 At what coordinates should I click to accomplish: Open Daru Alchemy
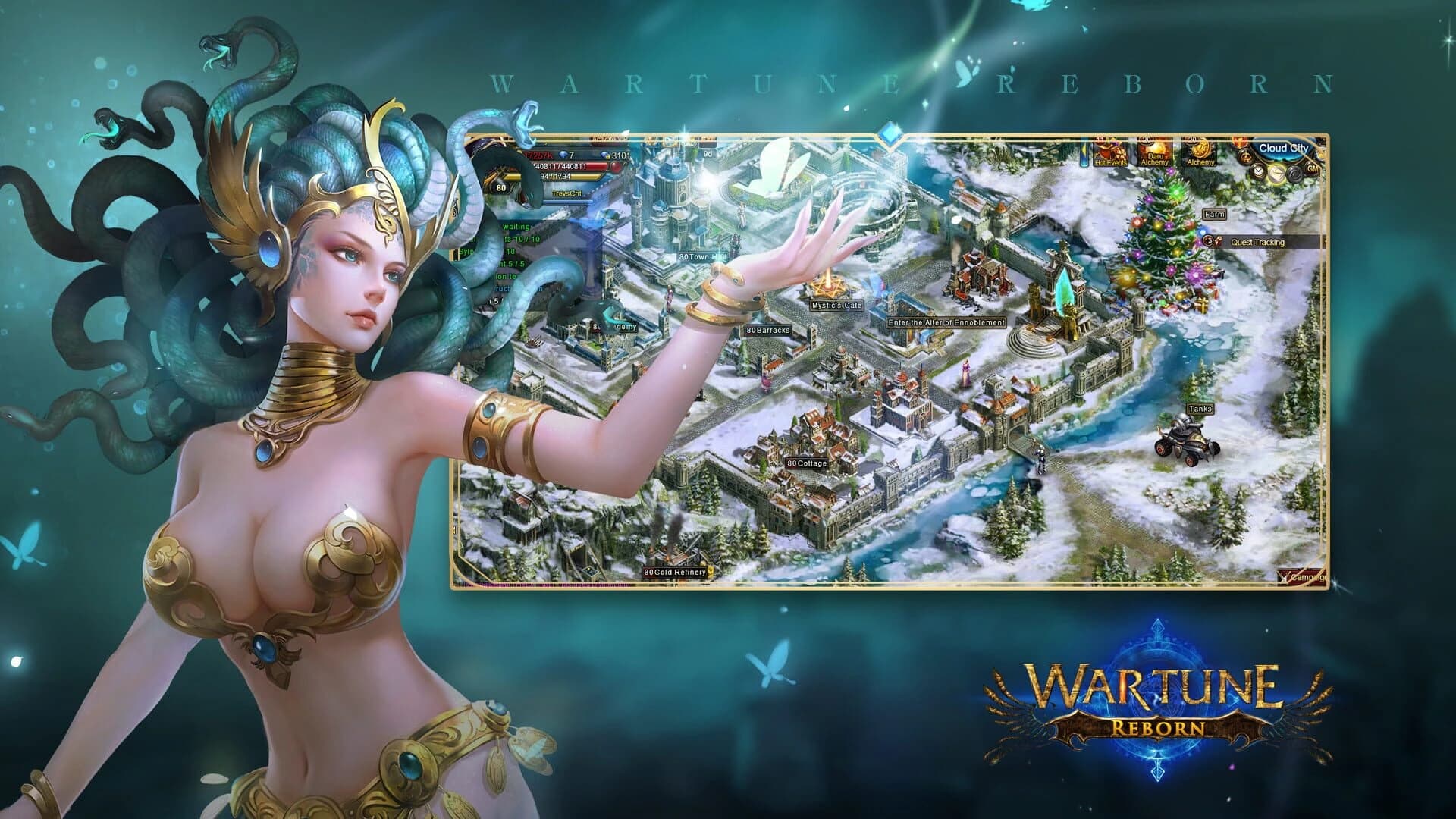(1154, 152)
